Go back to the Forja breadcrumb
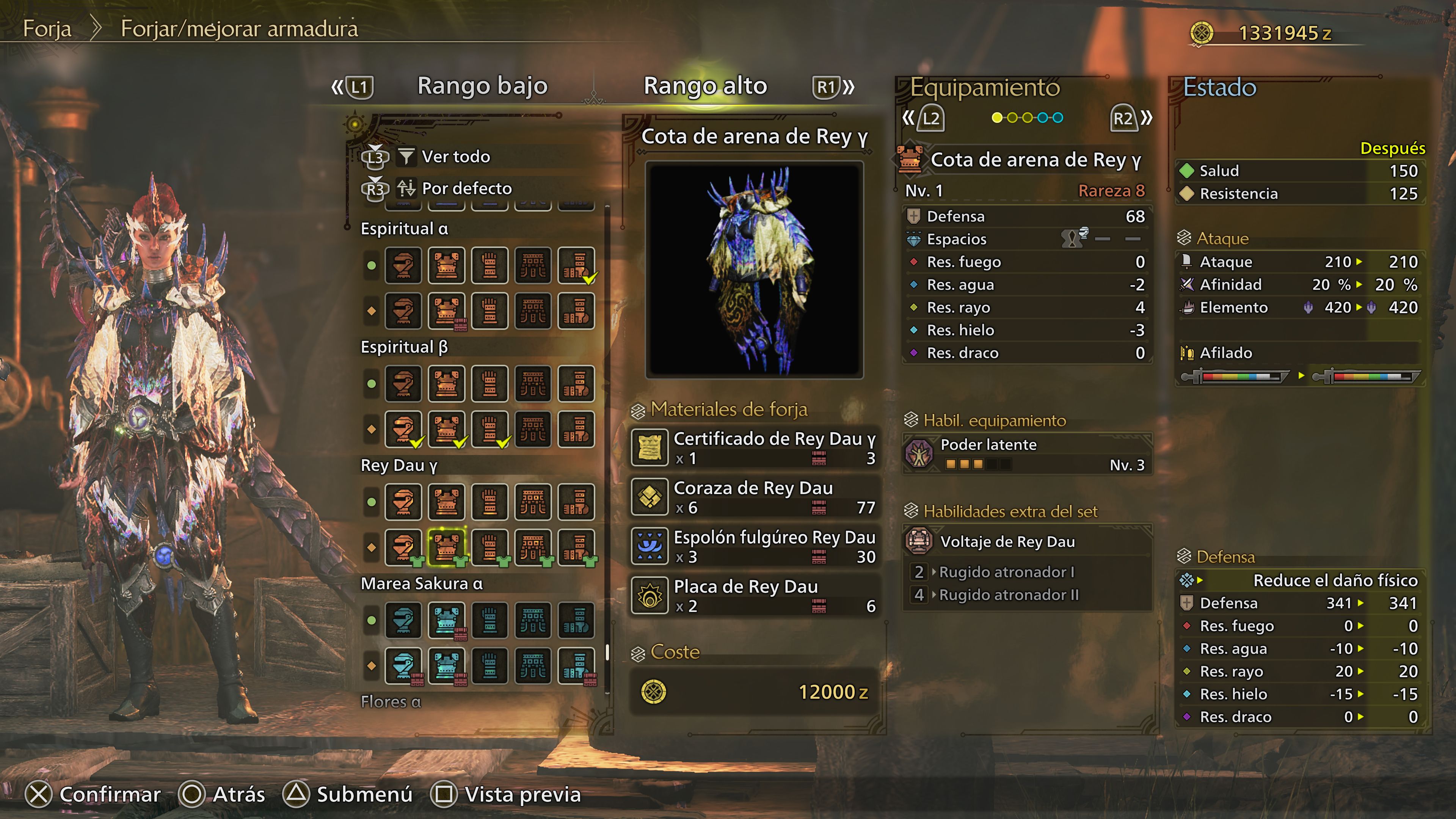This screenshot has width=1456, height=819. [47, 28]
